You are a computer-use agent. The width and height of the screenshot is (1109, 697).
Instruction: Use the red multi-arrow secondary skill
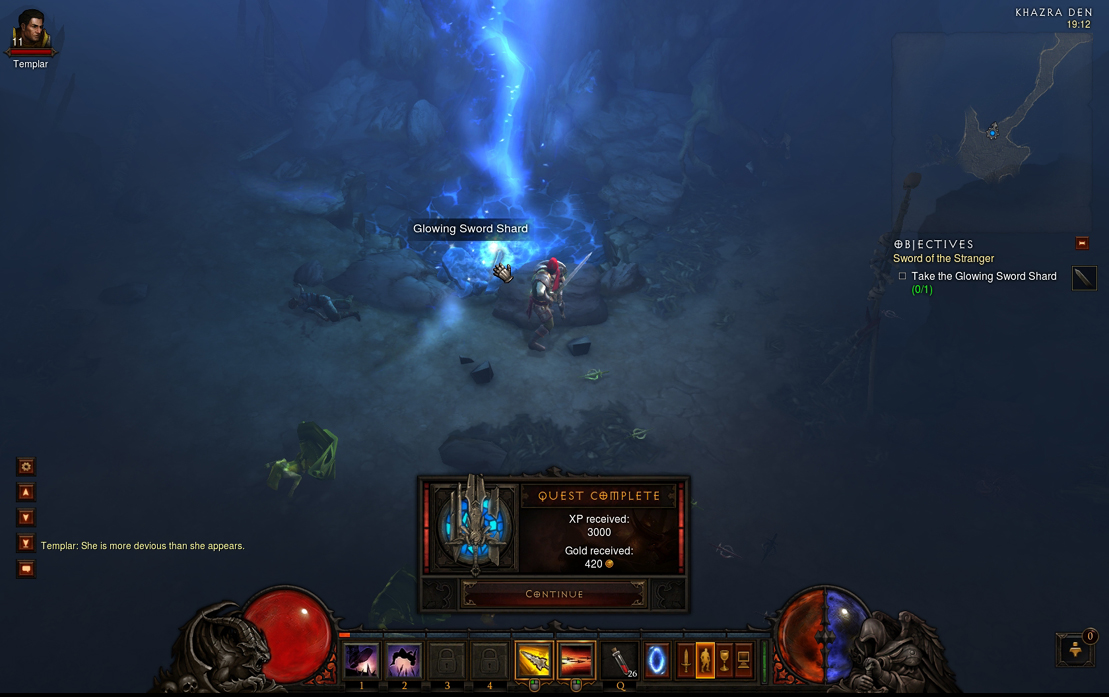pos(576,661)
